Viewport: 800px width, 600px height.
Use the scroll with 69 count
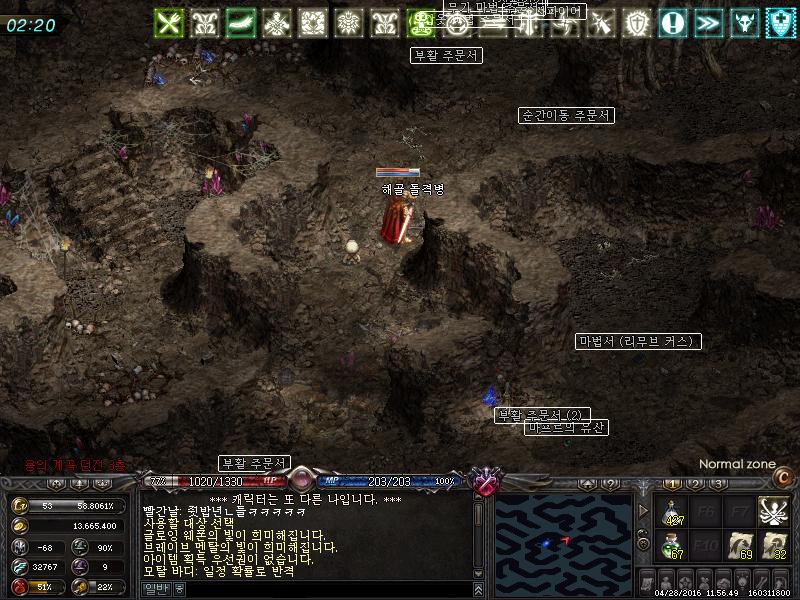click(740, 546)
